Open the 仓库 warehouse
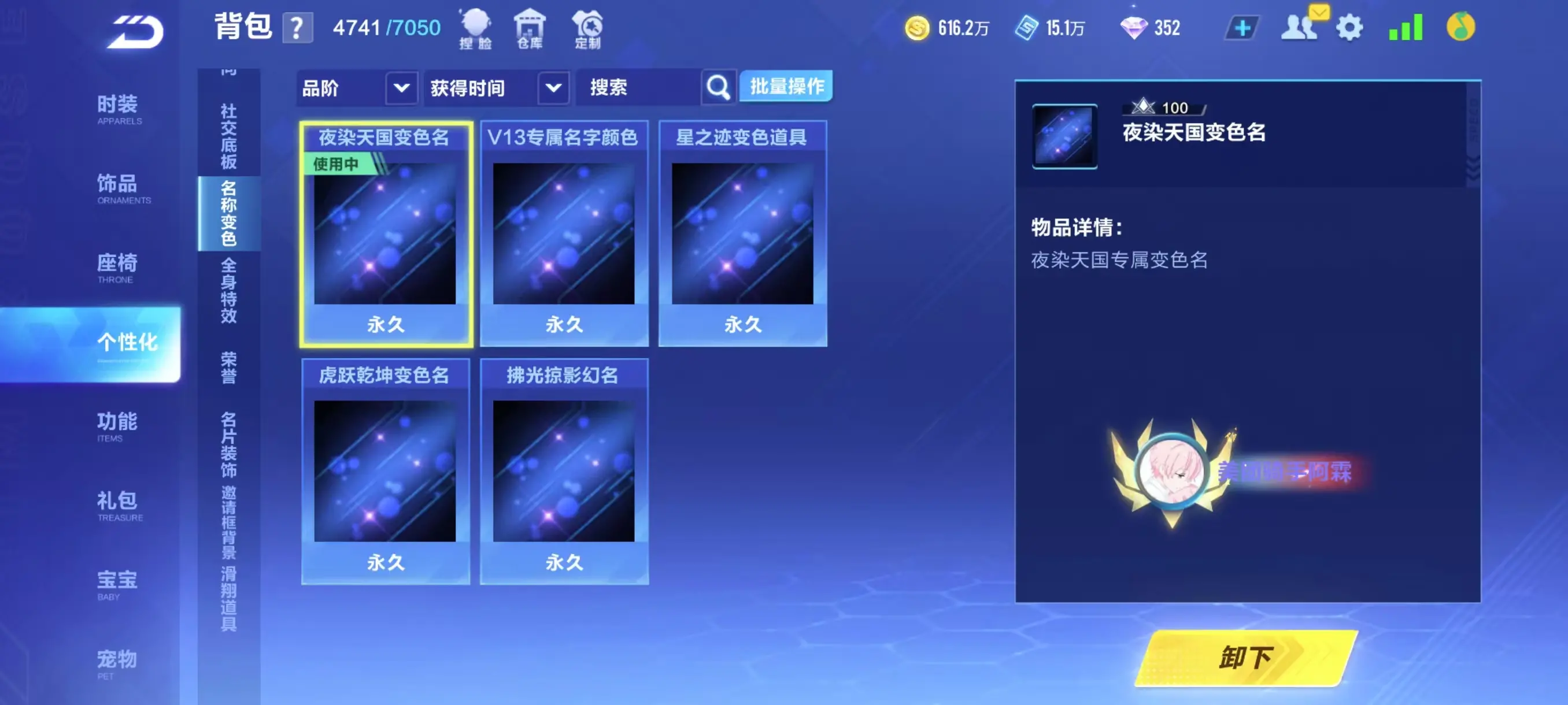Screen dimensions: 1568x705 tap(531, 27)
